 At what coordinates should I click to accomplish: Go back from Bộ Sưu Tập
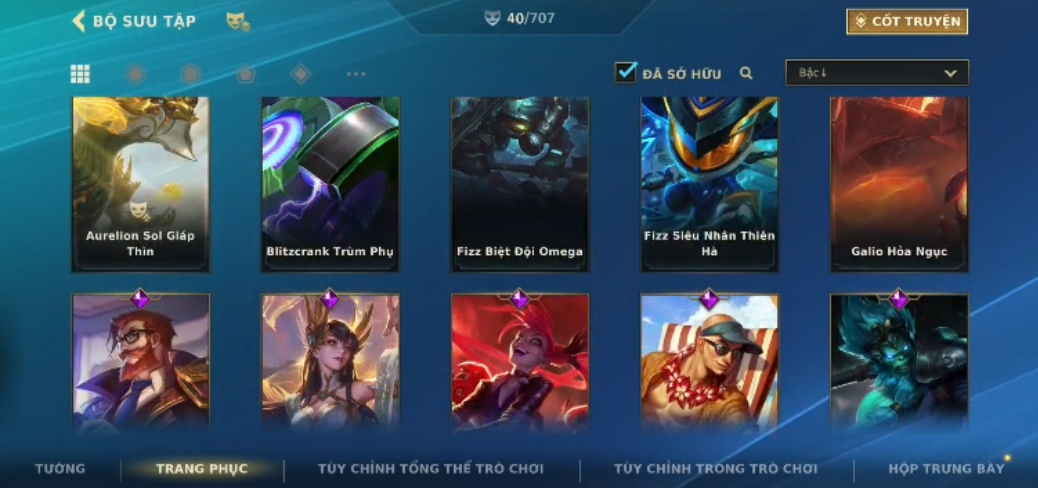pyautogui.click(x=78, y=21)
